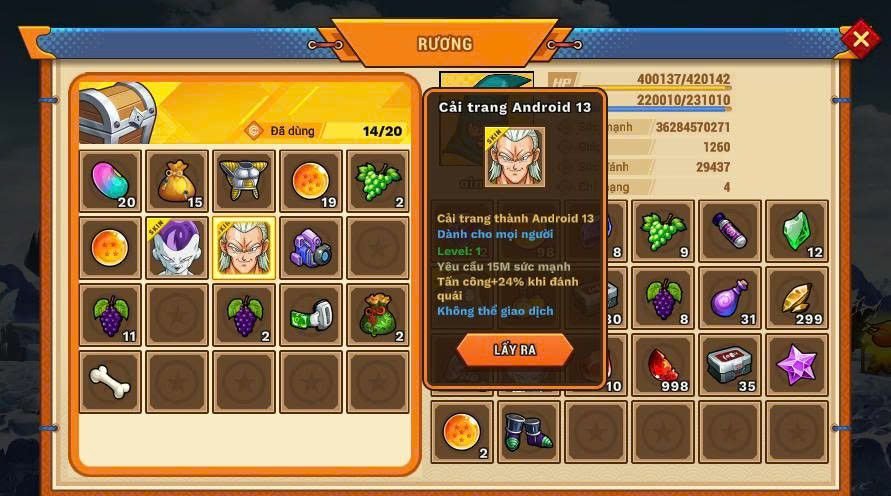Click the LẤY RA withdraw button
Screen dimensions: 891x496
tap(515, 350)
